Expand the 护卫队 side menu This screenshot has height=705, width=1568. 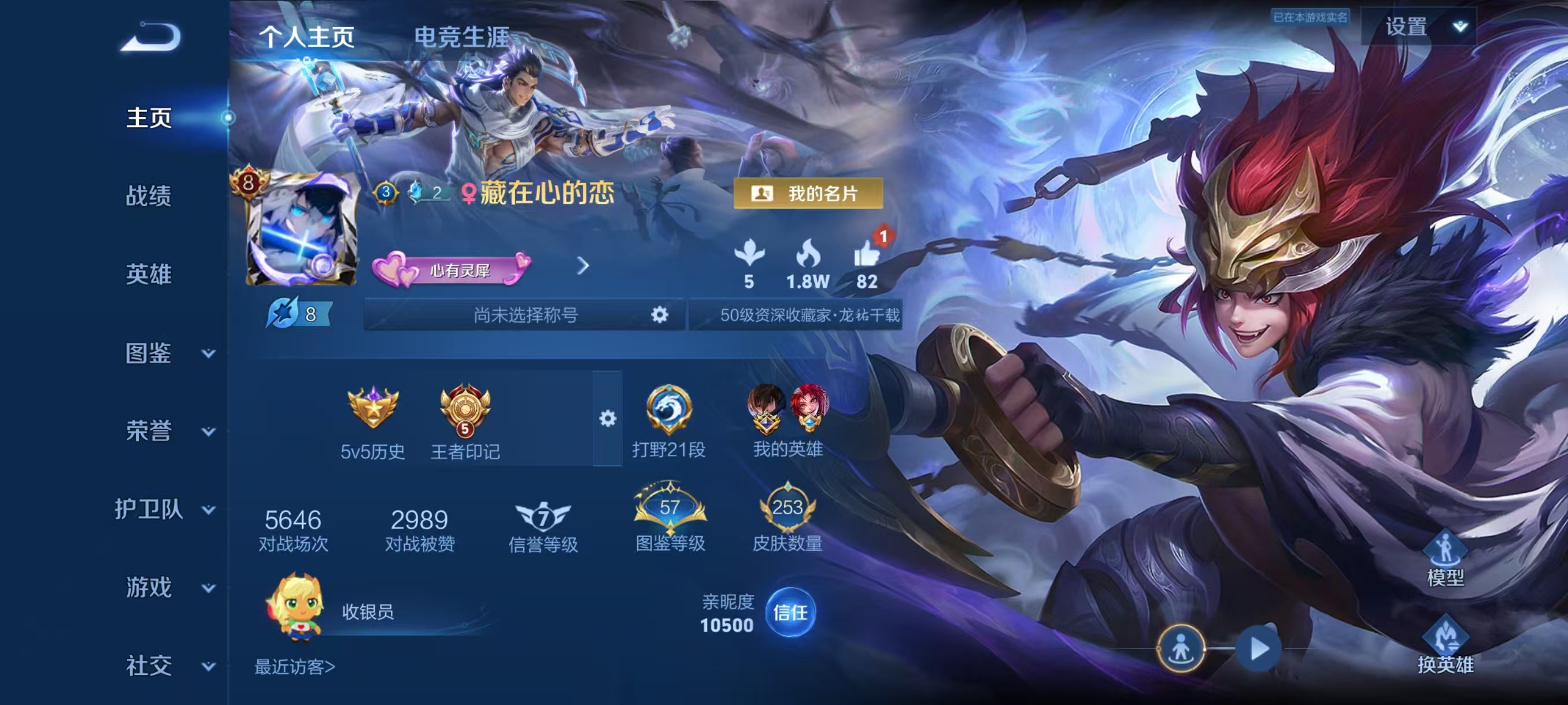164,509
